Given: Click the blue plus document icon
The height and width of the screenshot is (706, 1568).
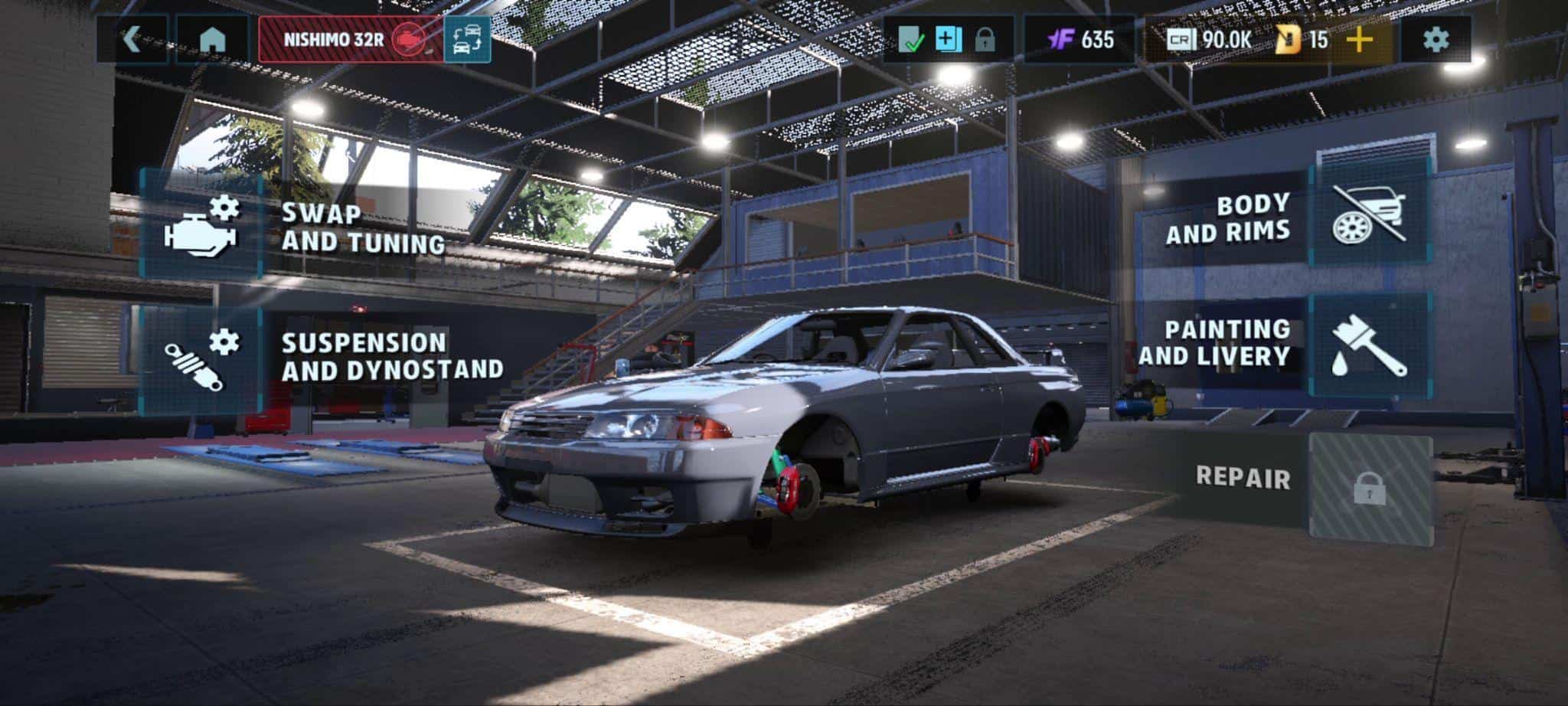Looking at the screenshot, I should pyautogui.click(x=948, y=39).
